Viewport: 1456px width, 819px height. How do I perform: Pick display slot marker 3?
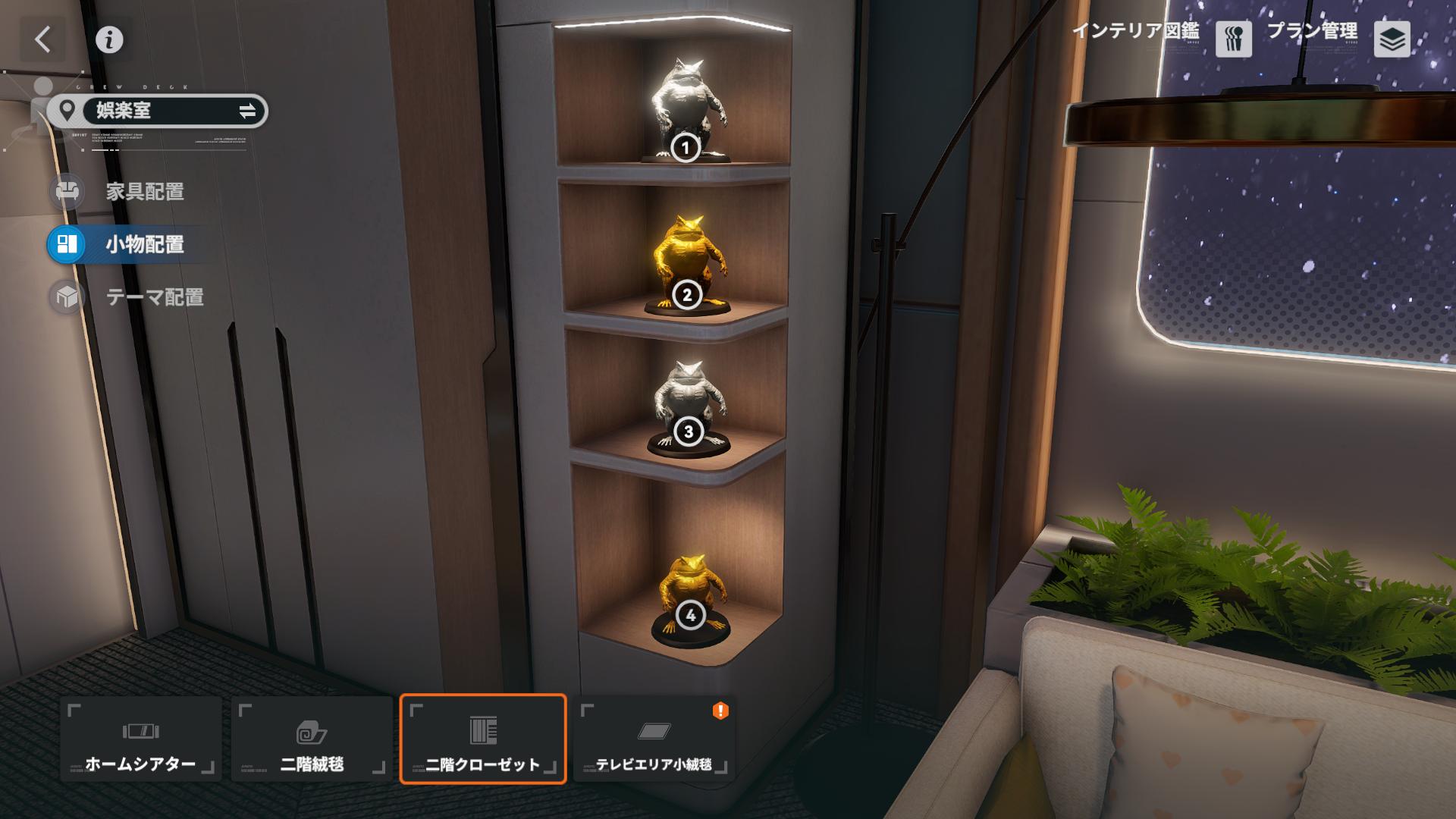689,432
